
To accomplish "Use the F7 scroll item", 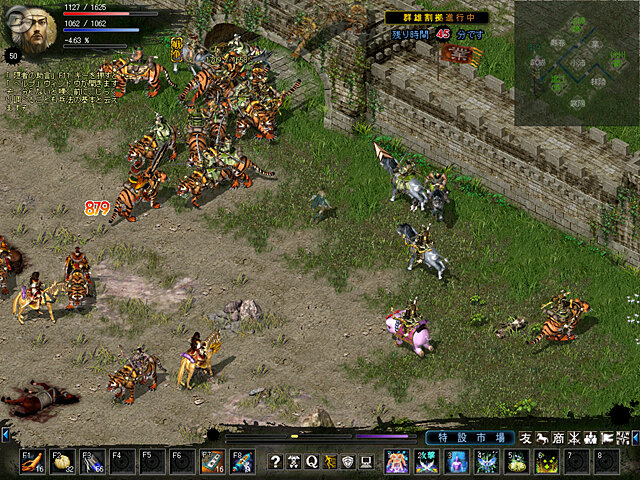I will click(x=212, y=460).
